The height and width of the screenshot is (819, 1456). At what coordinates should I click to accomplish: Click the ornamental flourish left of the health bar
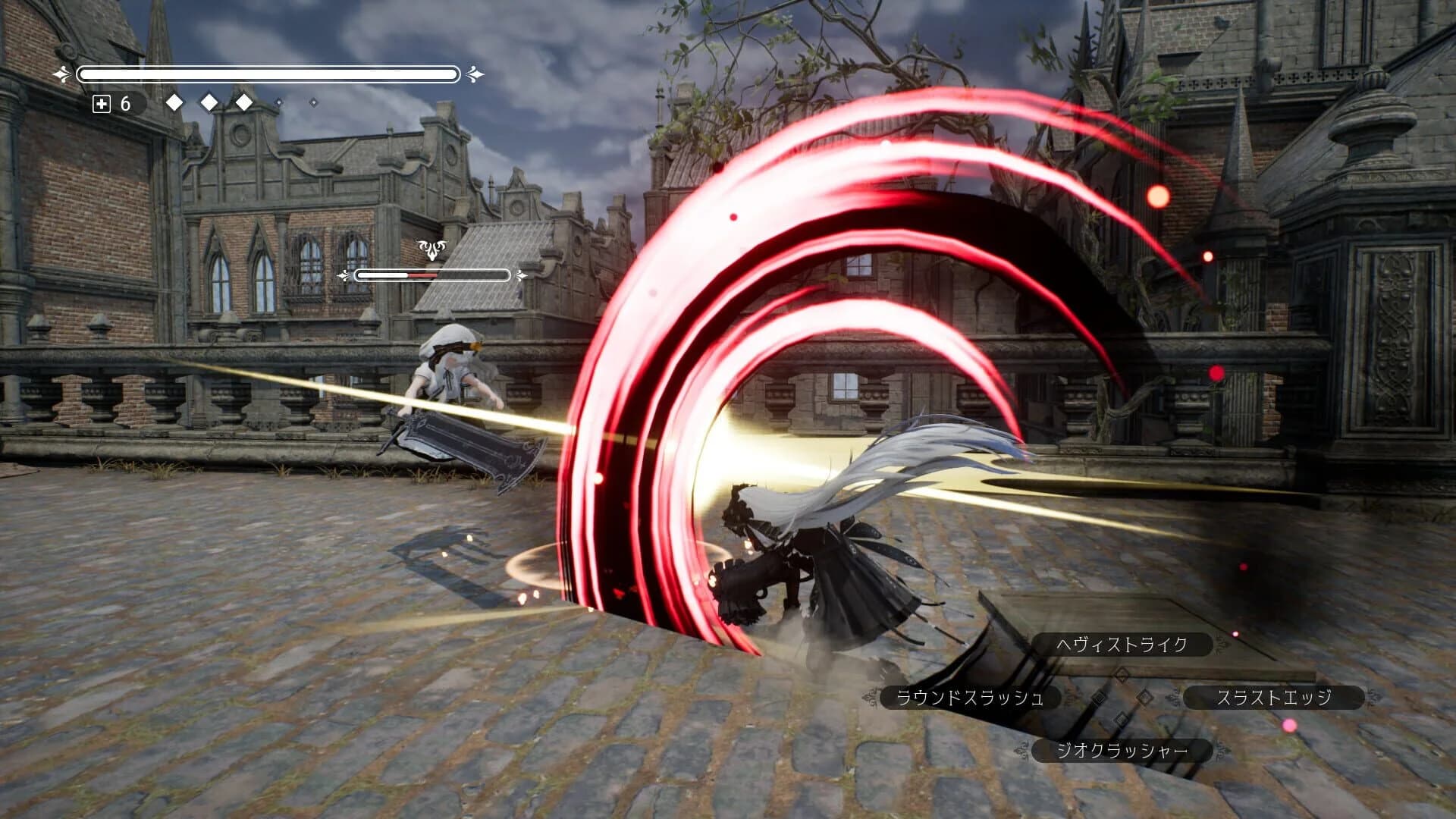coord(59,74)
